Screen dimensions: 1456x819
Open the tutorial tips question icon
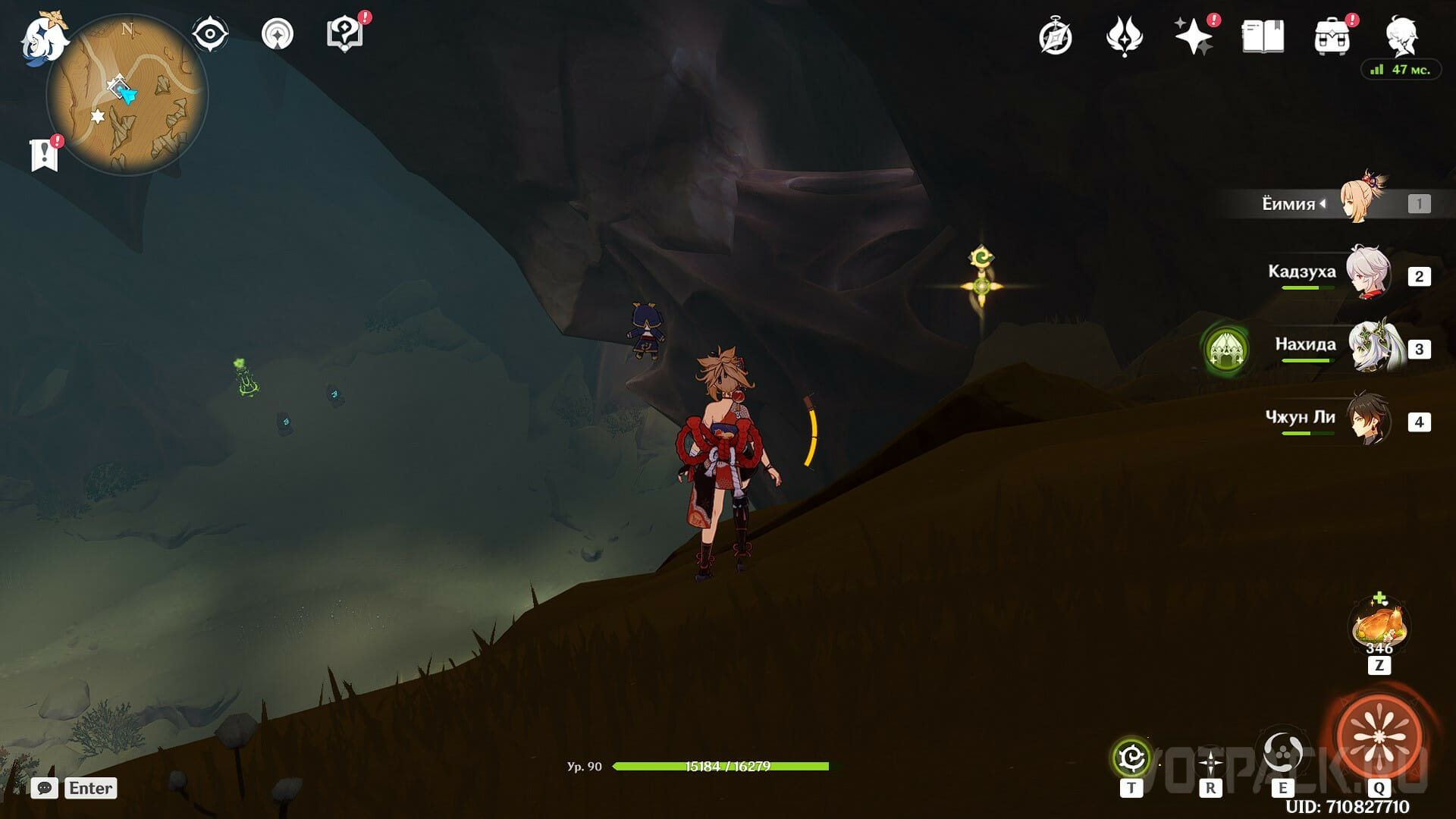click(x=344, y=35)
